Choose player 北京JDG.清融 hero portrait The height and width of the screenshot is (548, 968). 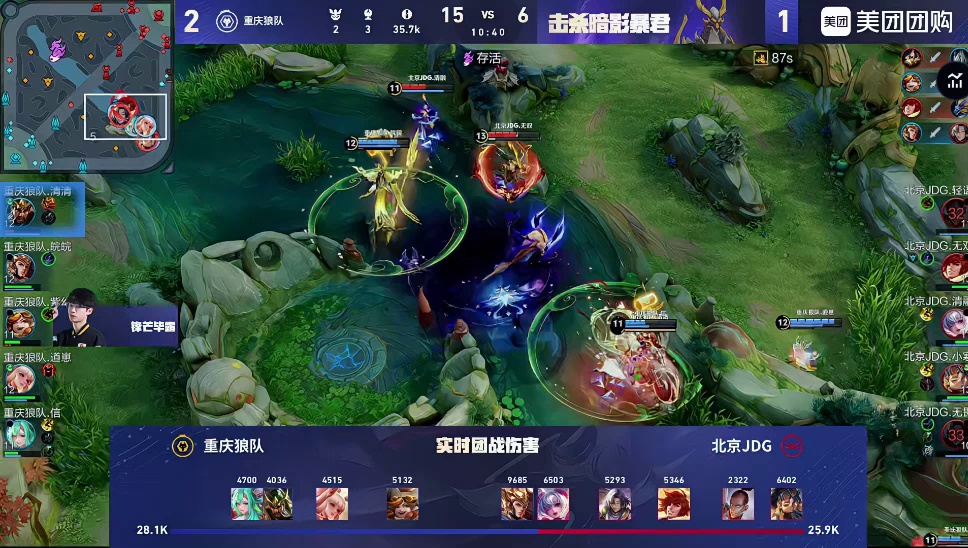950,322
